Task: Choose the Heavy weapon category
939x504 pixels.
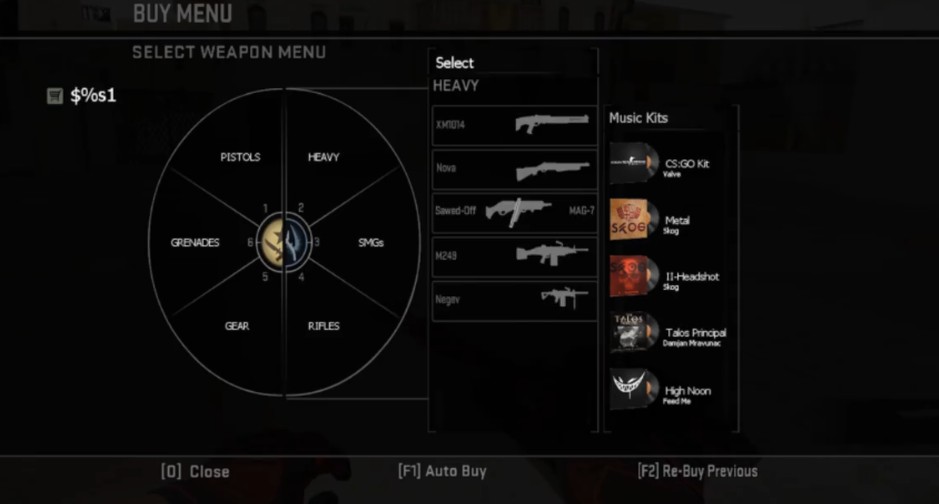Action: pyautogui.click(x=323, y=157)
